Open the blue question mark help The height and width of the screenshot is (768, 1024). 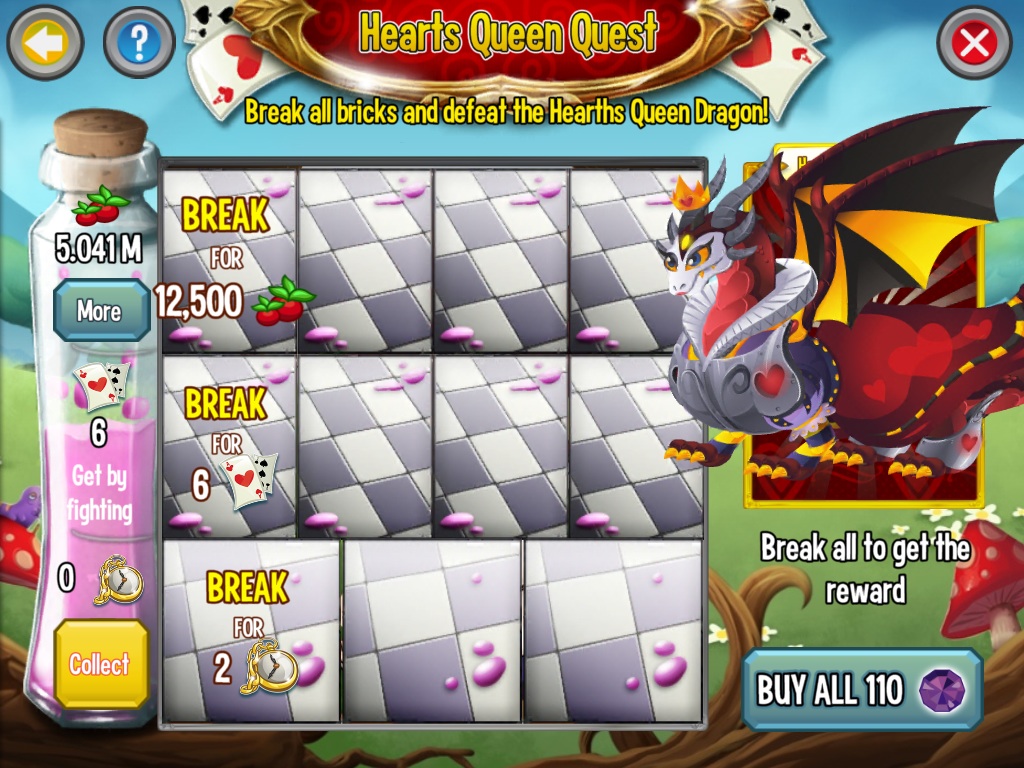139,42
